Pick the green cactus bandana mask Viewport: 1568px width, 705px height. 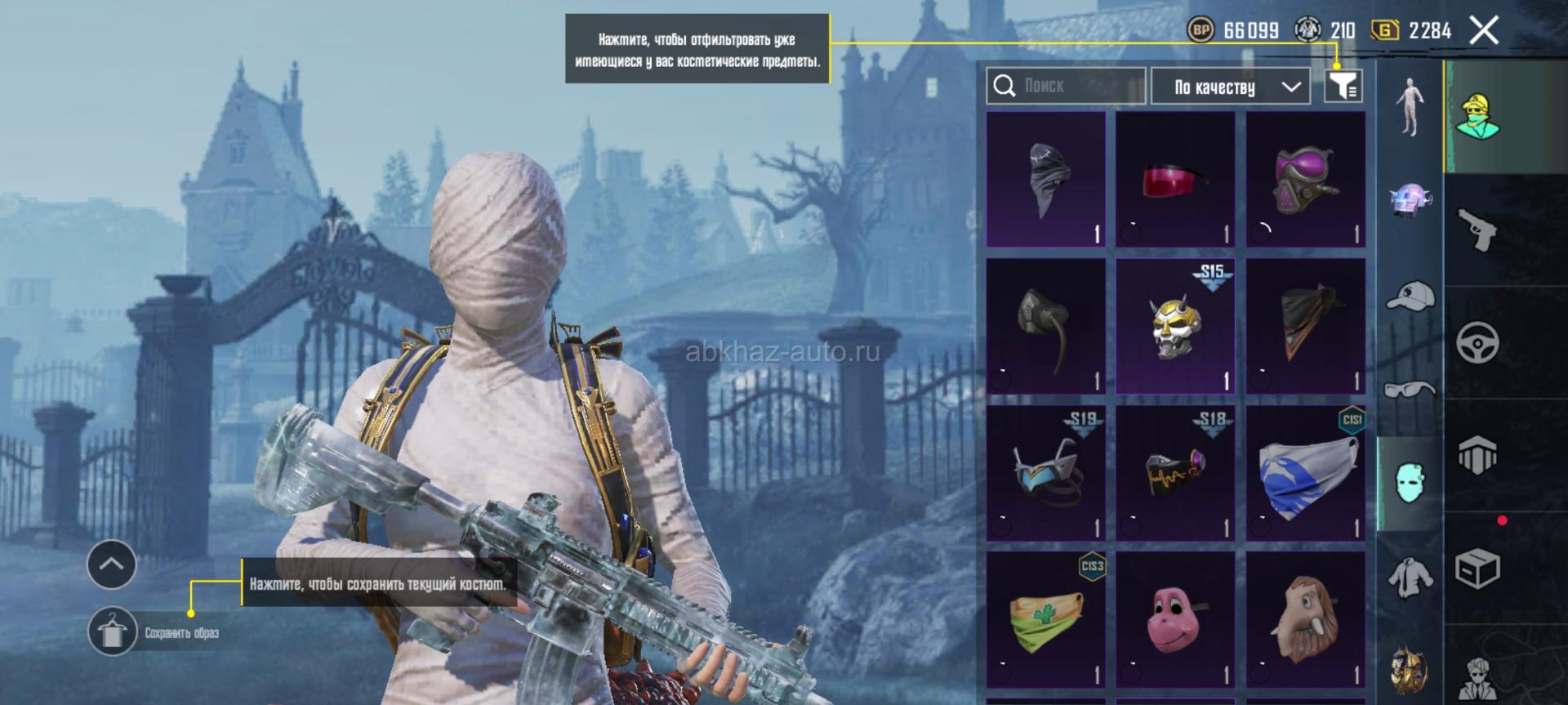(1045, 619)
